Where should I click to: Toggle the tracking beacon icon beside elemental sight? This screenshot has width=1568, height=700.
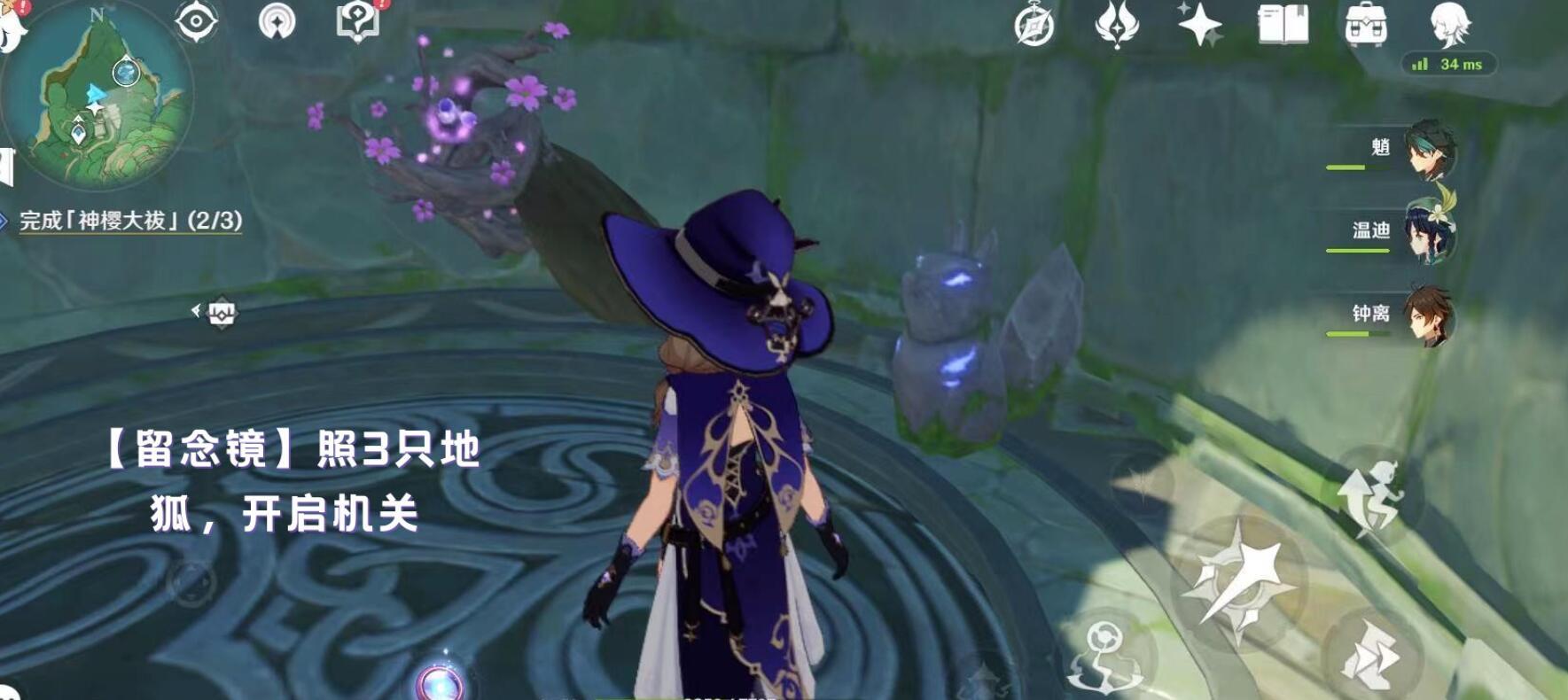277,22
